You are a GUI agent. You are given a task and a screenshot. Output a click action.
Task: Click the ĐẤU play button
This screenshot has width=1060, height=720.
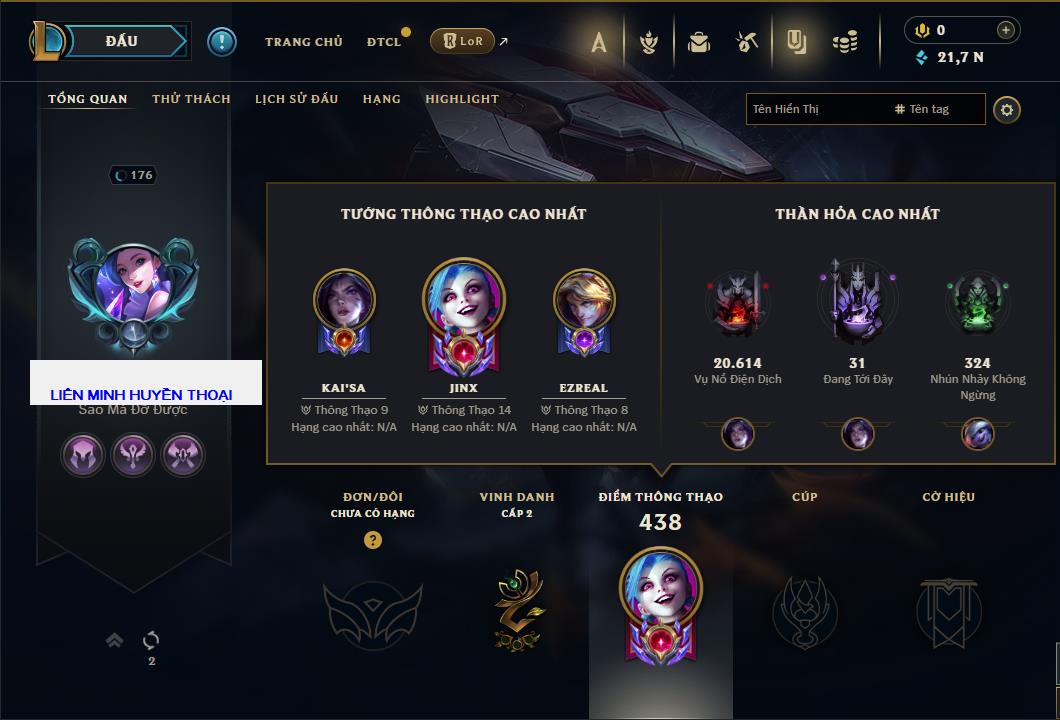pos(122,41)
